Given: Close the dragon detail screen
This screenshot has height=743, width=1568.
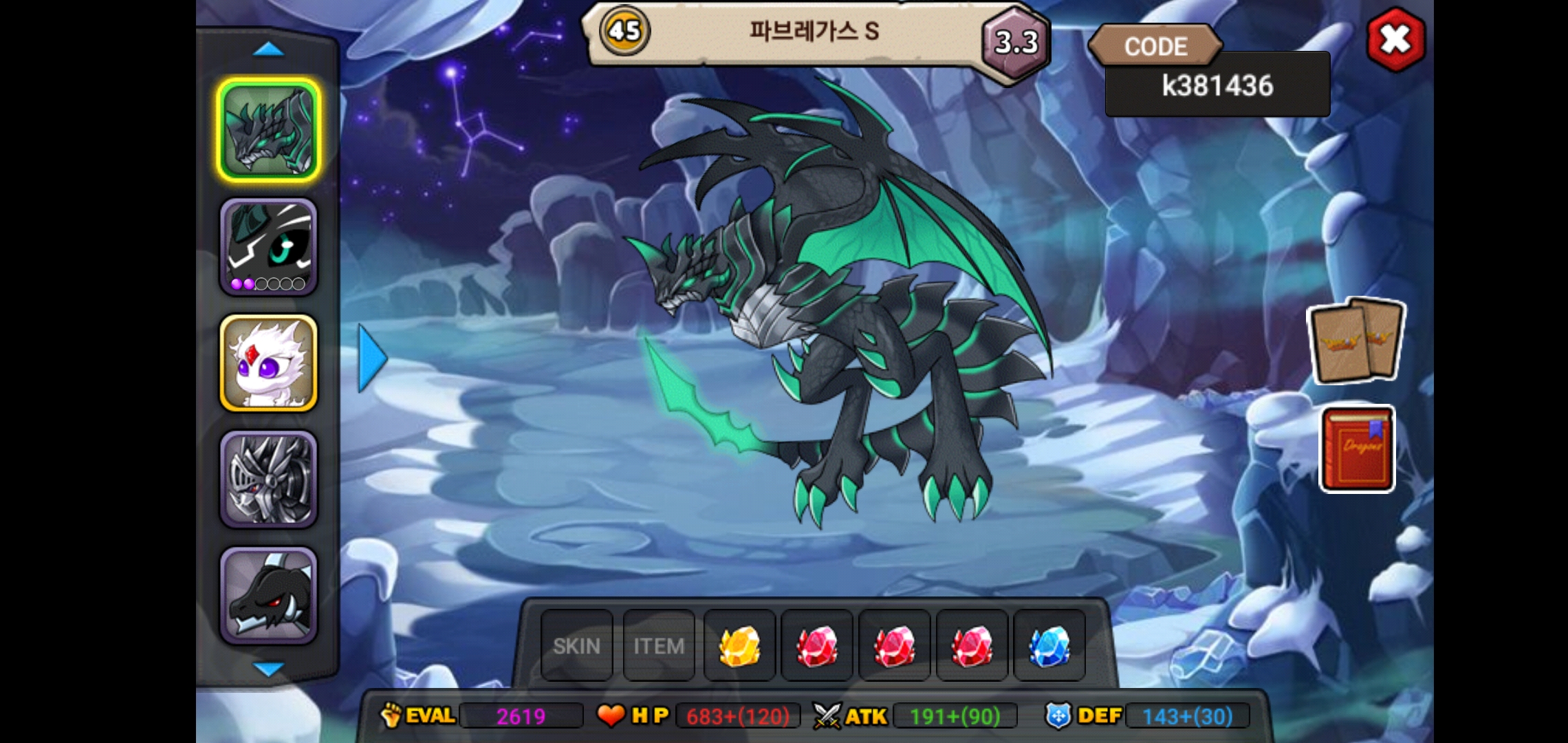Looking at the screenshot, I should click(1395, 40).
